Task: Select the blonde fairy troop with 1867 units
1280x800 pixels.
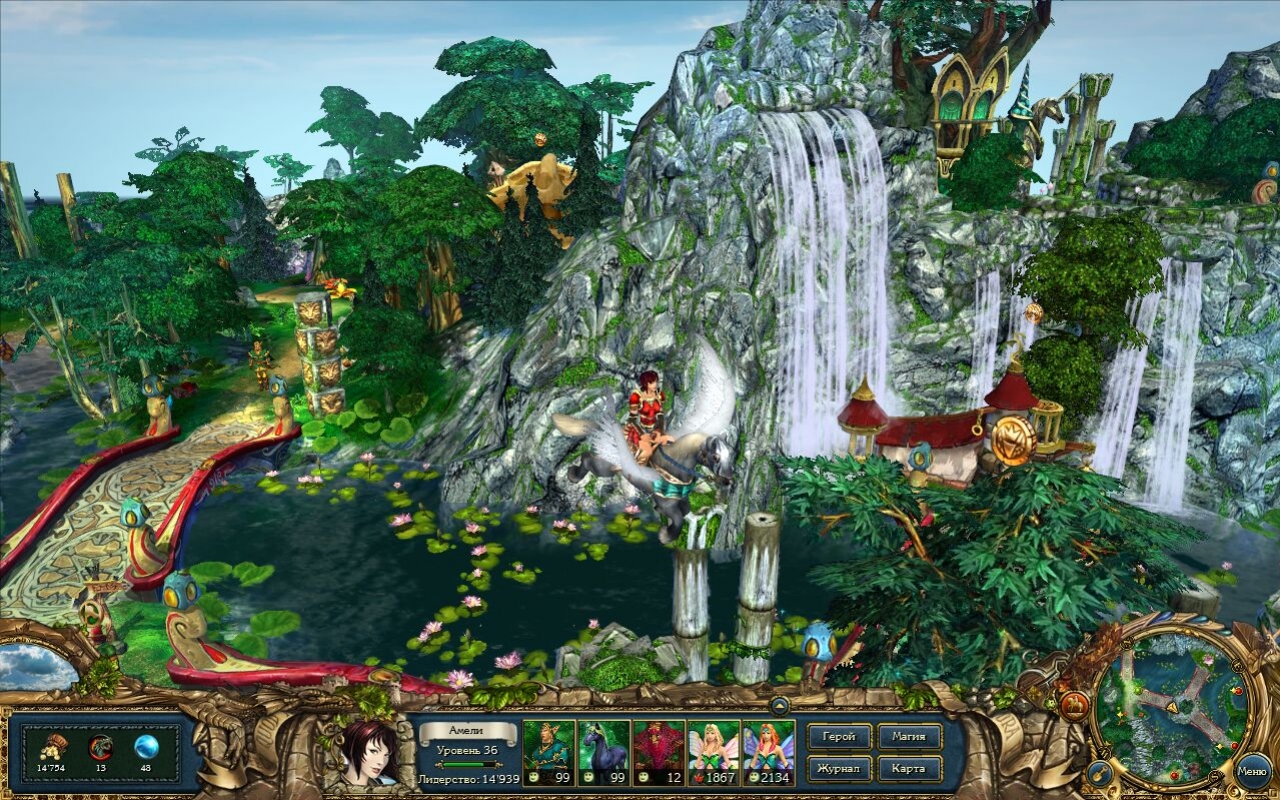Action: pyautogui.click(x=713, y=752)
